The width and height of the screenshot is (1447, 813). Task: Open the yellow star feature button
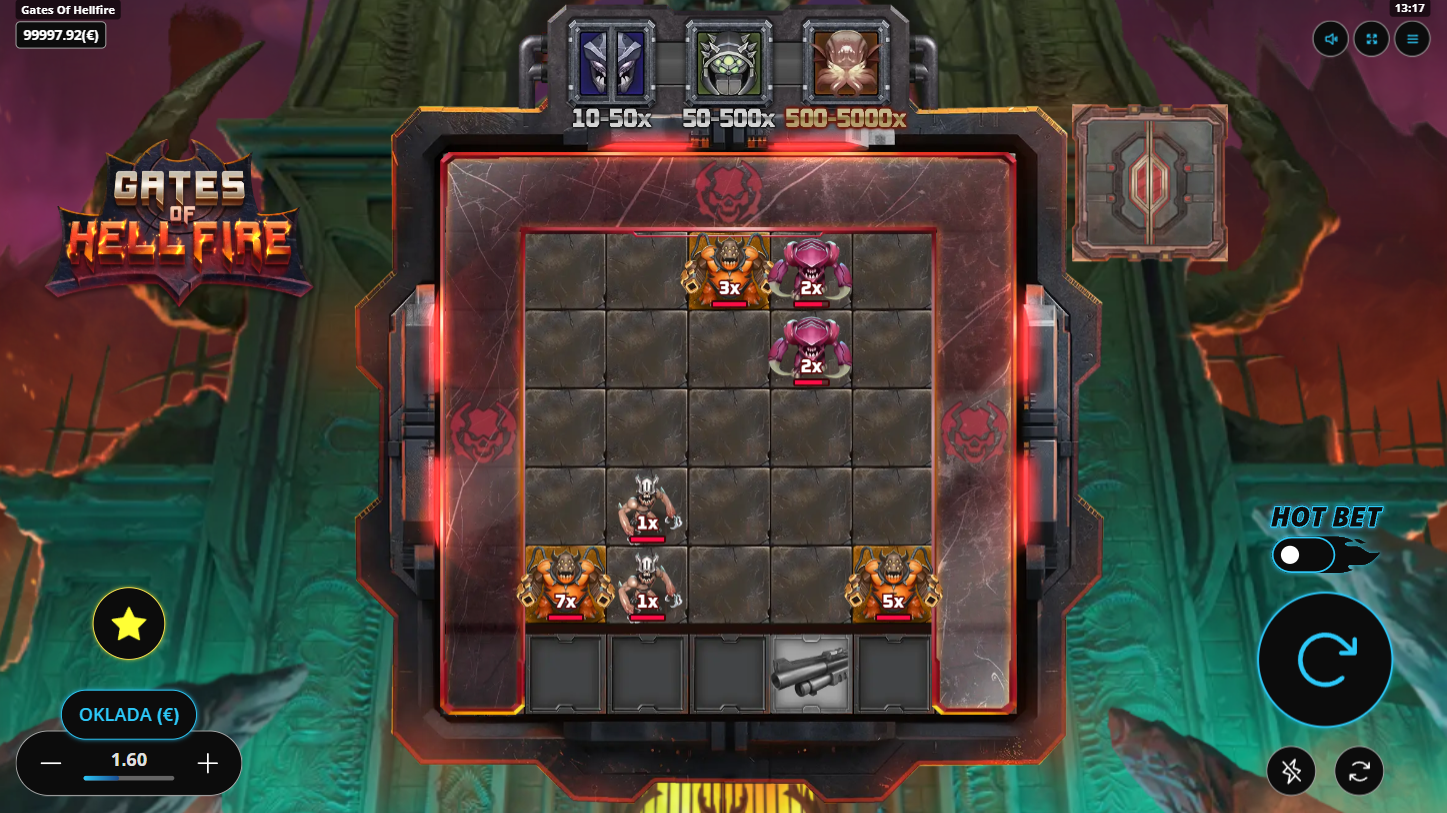pyautogui.click(x=129, y=624)
